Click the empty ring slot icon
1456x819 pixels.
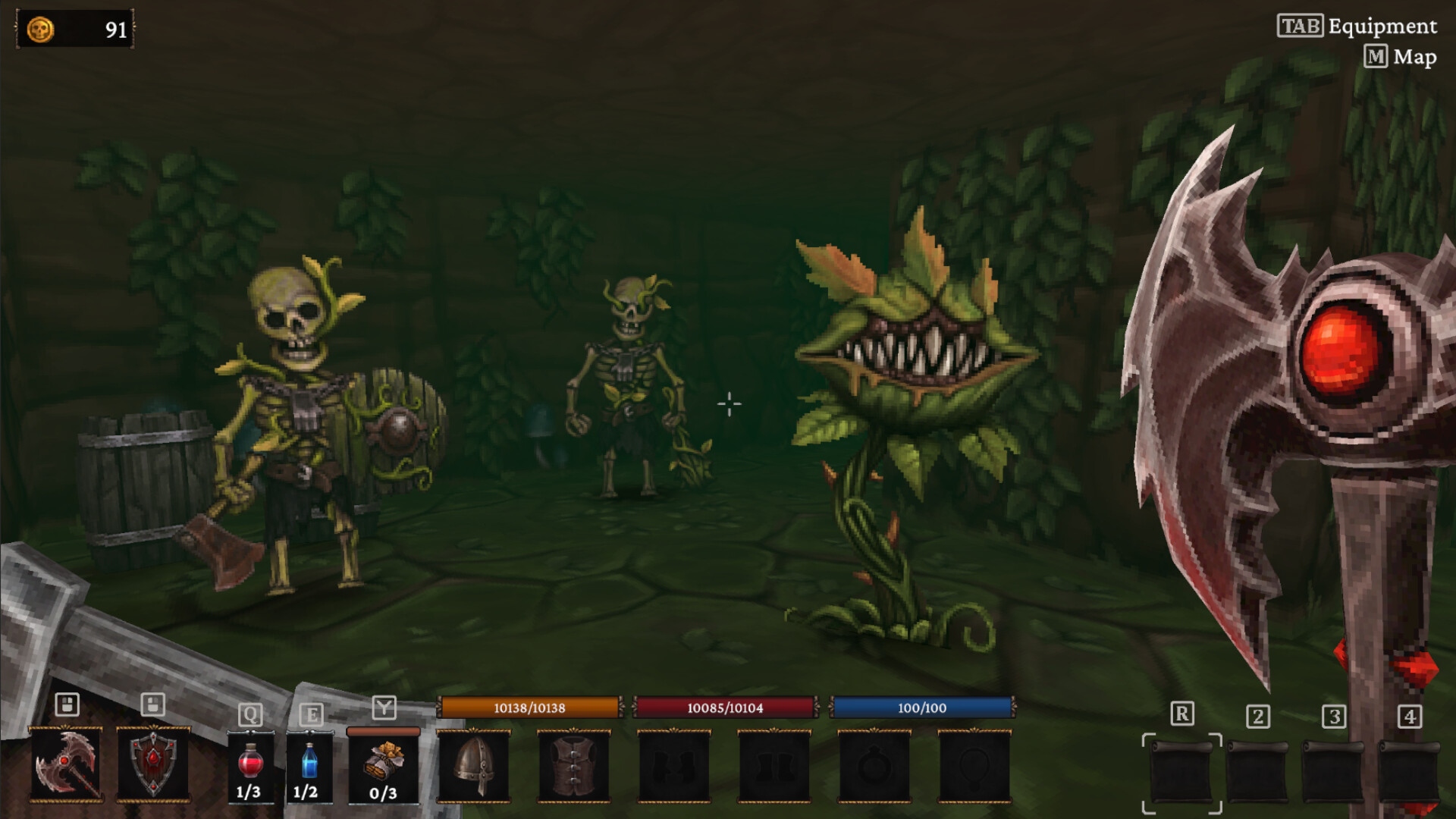875,766
